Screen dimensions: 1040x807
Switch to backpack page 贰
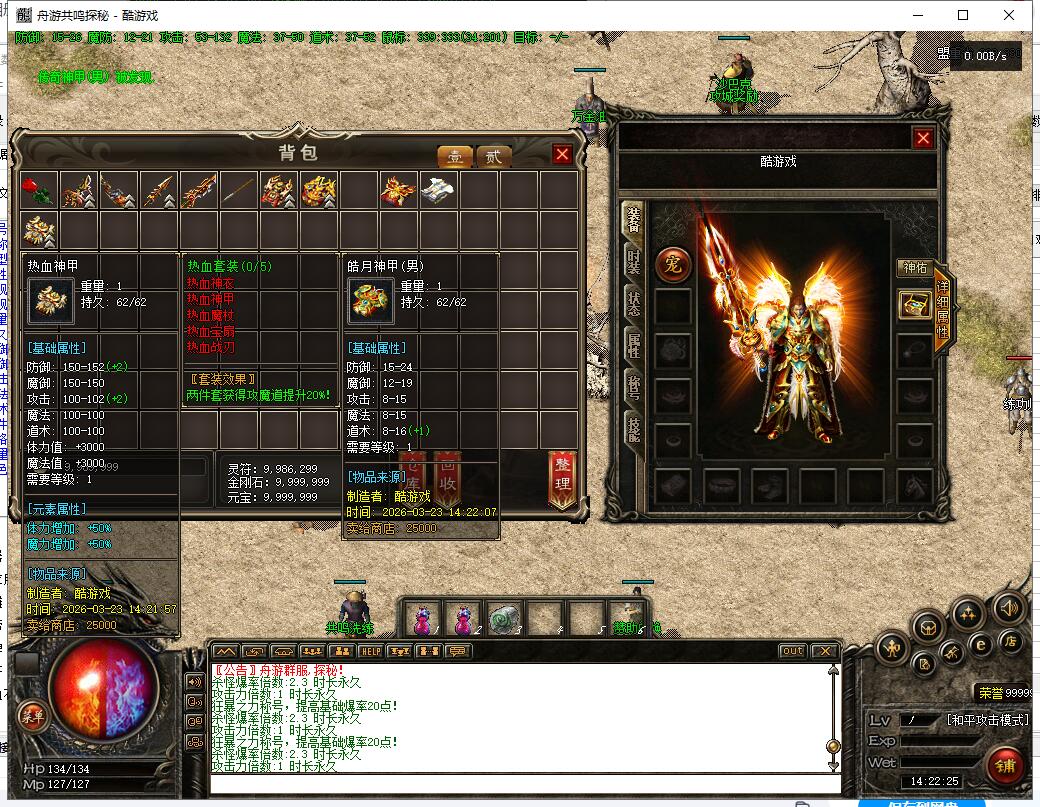(492, 156)
